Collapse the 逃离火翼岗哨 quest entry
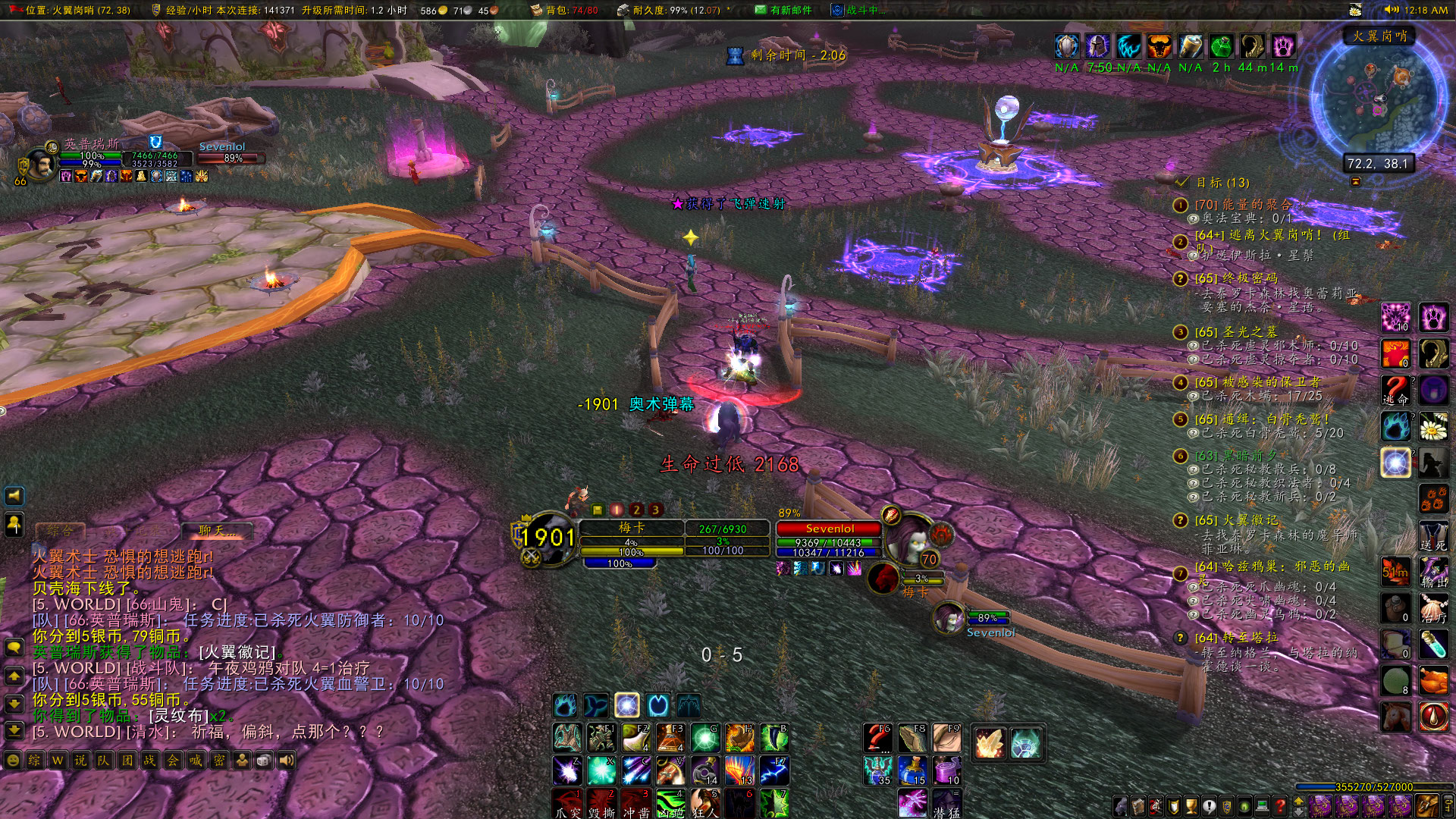The width and height of the screenshot is (1456, 819). (1180, 240)
